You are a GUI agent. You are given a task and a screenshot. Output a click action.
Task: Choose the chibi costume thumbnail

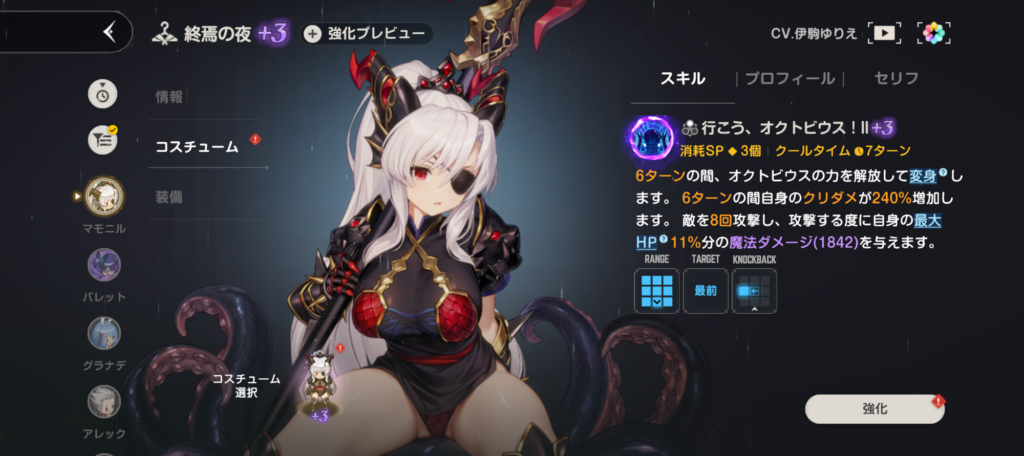click(320, 380)
